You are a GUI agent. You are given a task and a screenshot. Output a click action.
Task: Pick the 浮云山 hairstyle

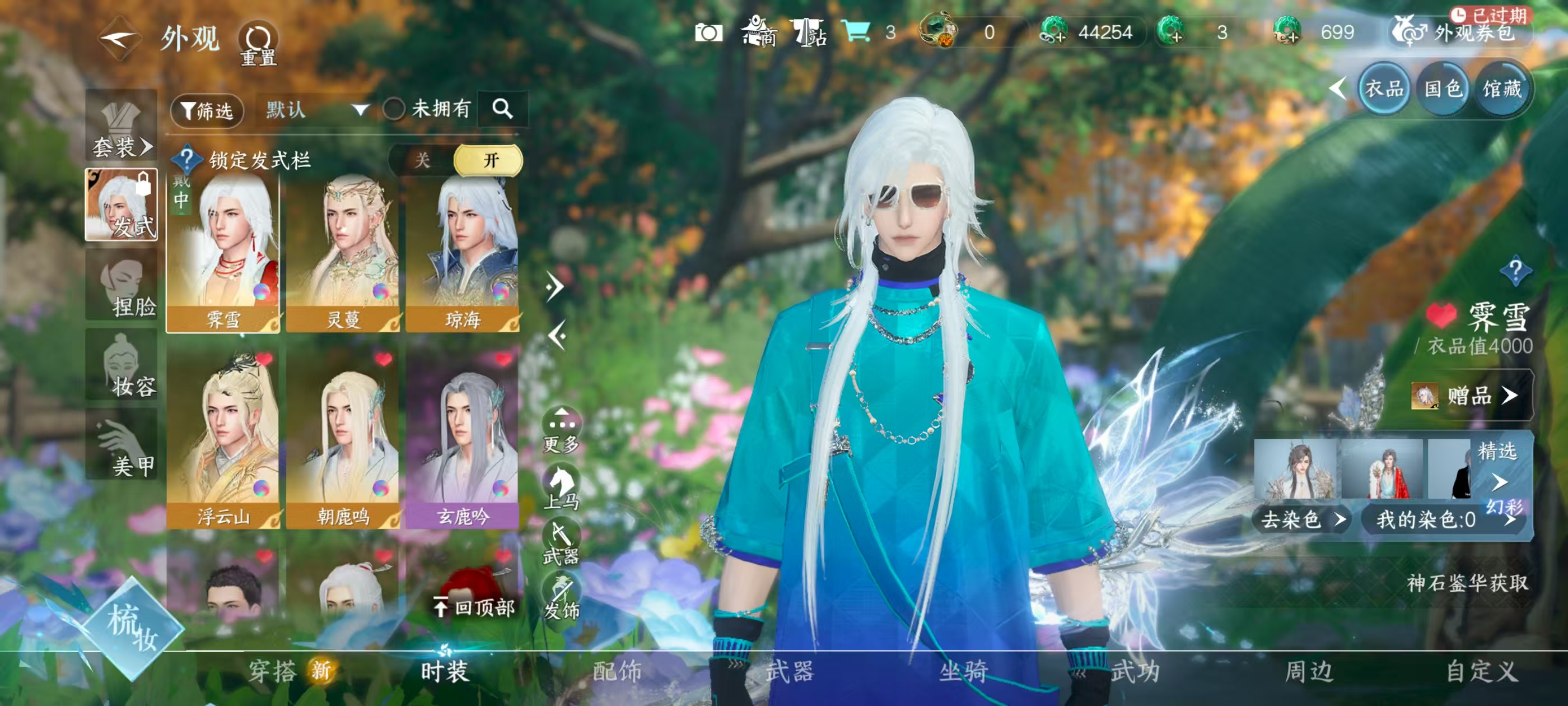click(223, 439)
